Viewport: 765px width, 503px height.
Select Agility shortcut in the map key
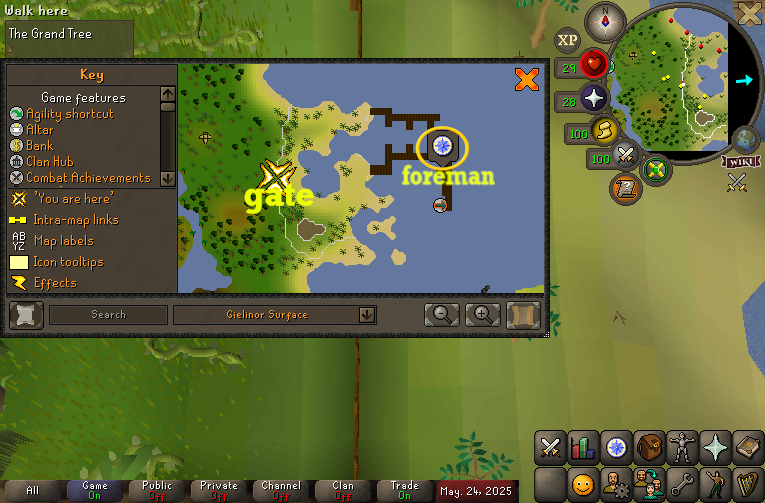tap(69, 114)
